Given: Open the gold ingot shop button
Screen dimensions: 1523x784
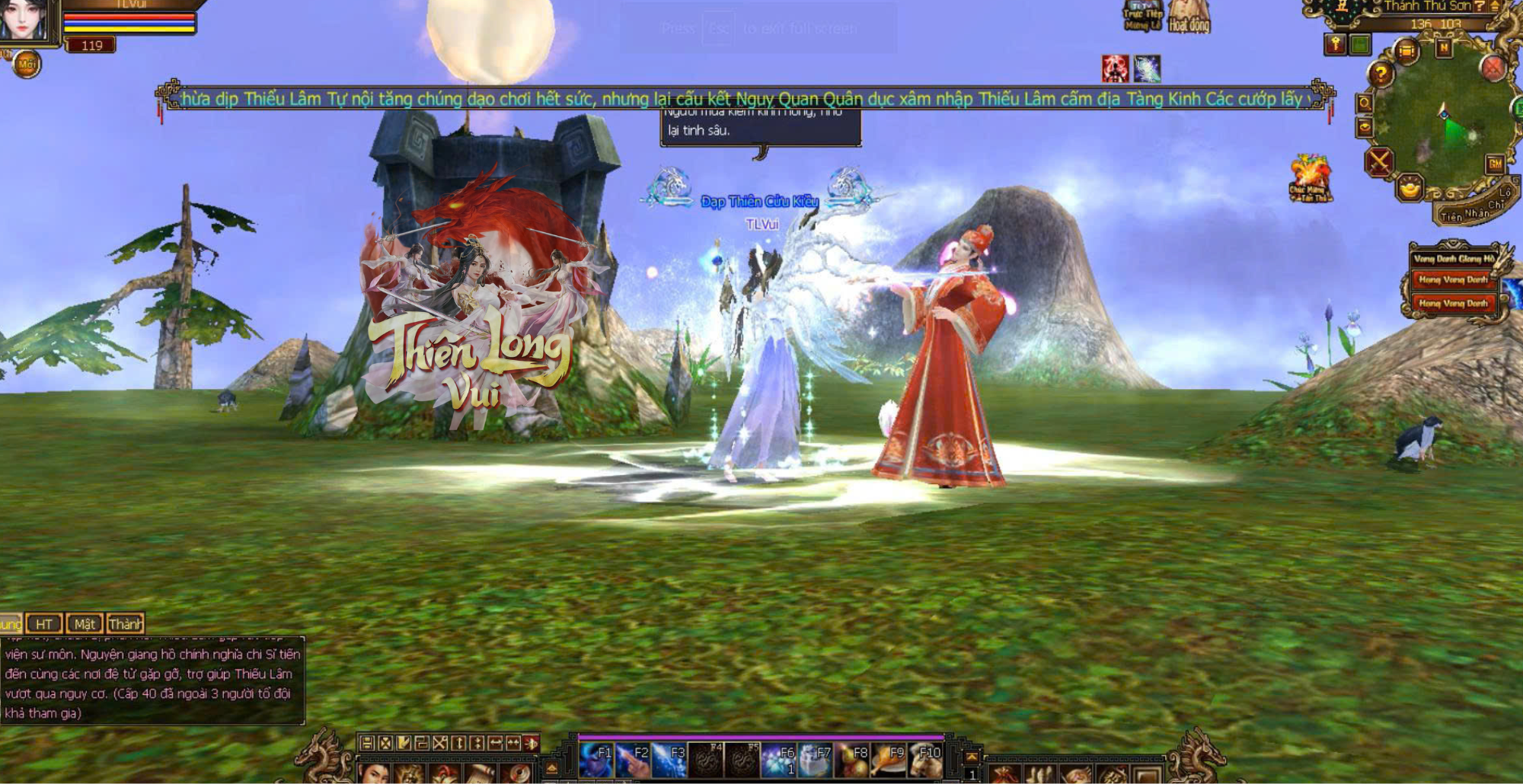Looking at the screenshot, I should pyautogui.click(x=1410, y=186).
